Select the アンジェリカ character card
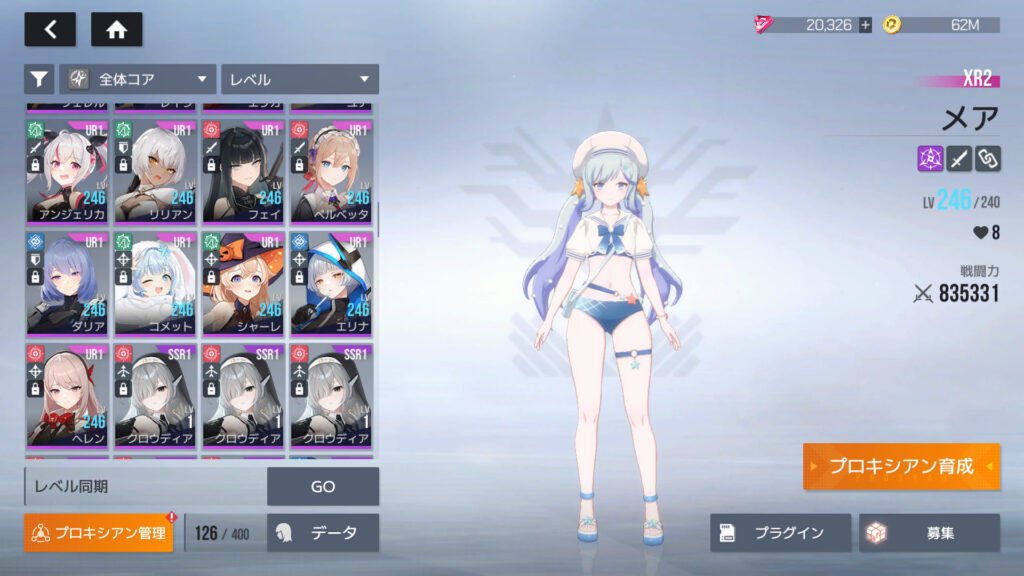1024x576 pixels. tap(67, 172)
